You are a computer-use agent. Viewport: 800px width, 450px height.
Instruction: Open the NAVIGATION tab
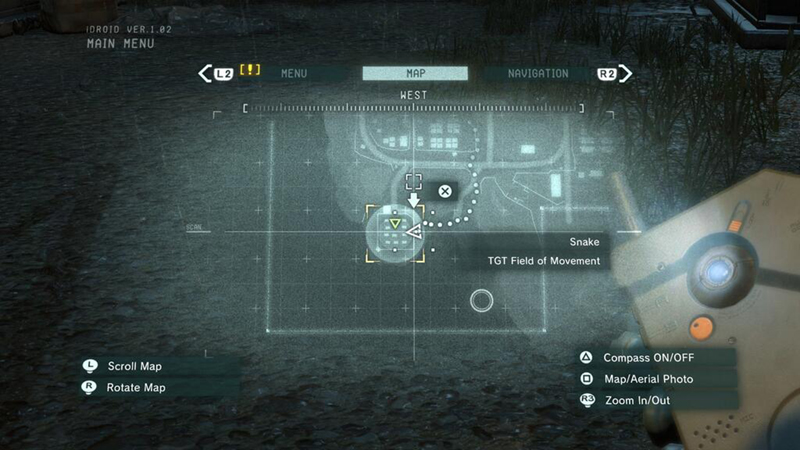(x=538, y=74)
